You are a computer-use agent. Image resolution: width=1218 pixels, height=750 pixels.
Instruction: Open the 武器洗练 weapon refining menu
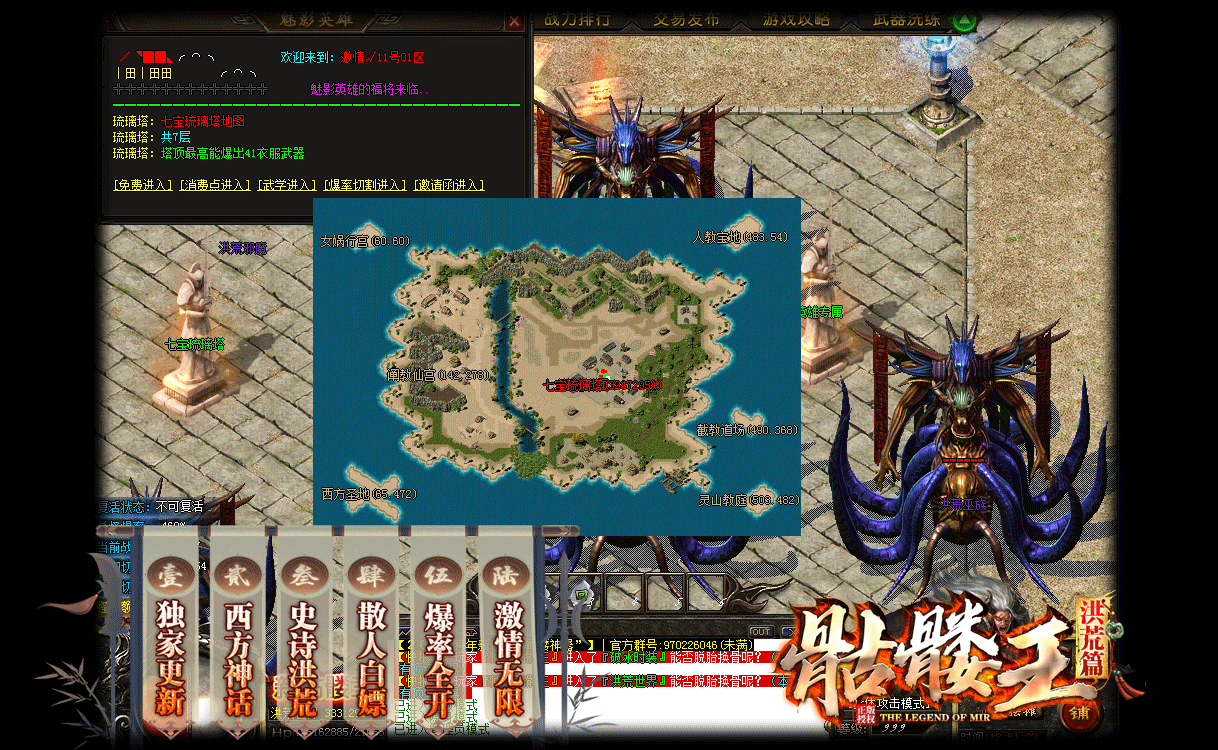coord(907,20)
